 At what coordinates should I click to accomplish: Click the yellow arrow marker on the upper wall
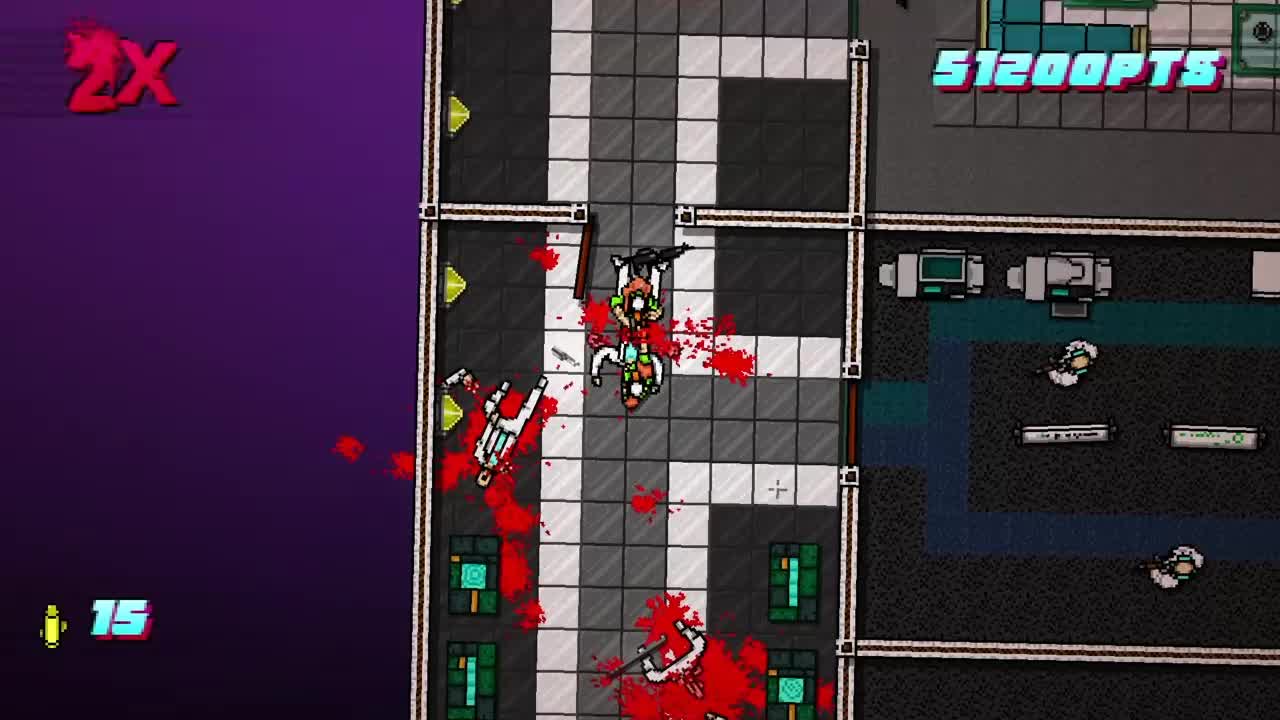(458, 113)
